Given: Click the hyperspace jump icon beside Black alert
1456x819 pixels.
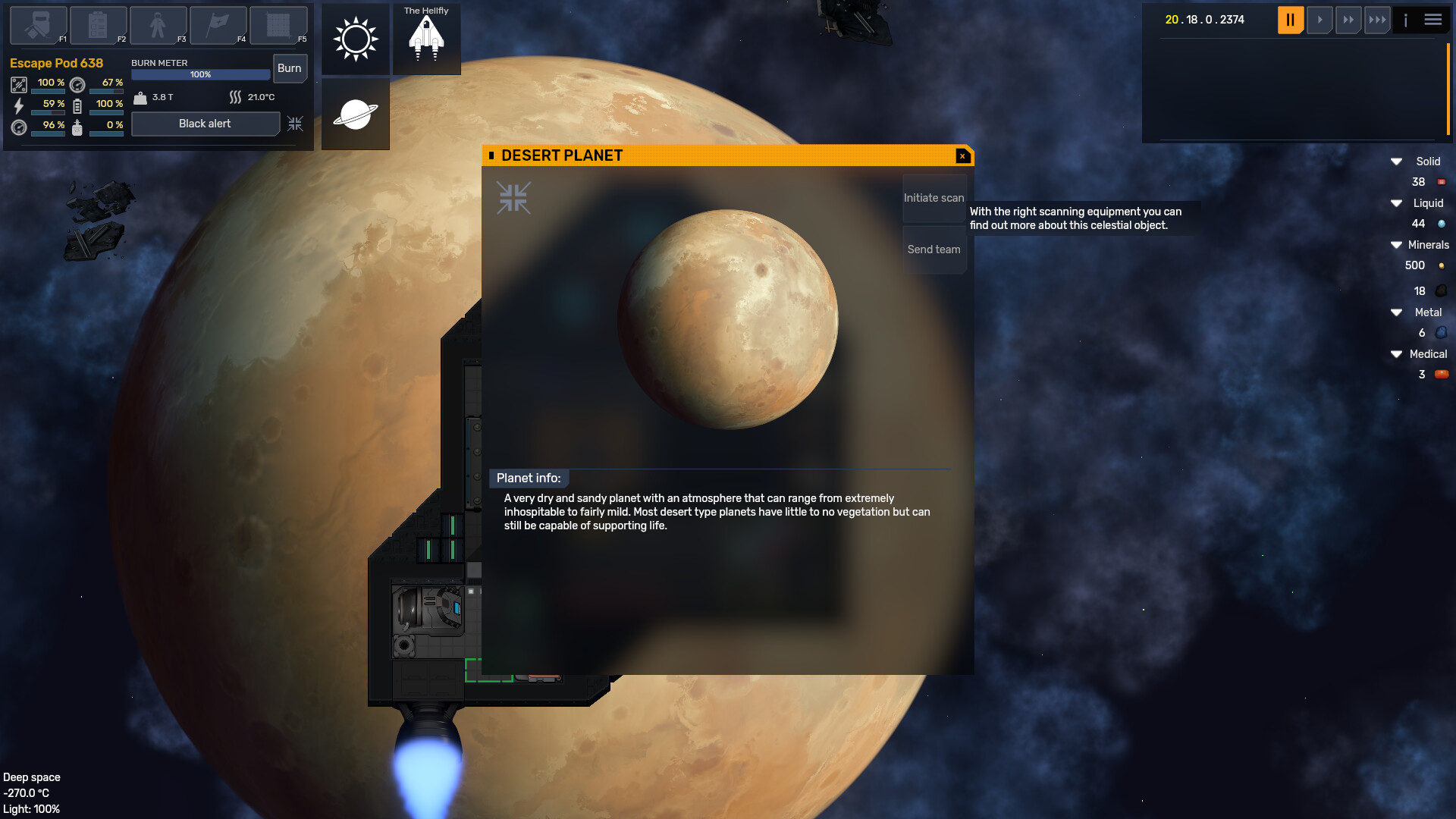Looking at the screenshot, I should pos(296,124).
